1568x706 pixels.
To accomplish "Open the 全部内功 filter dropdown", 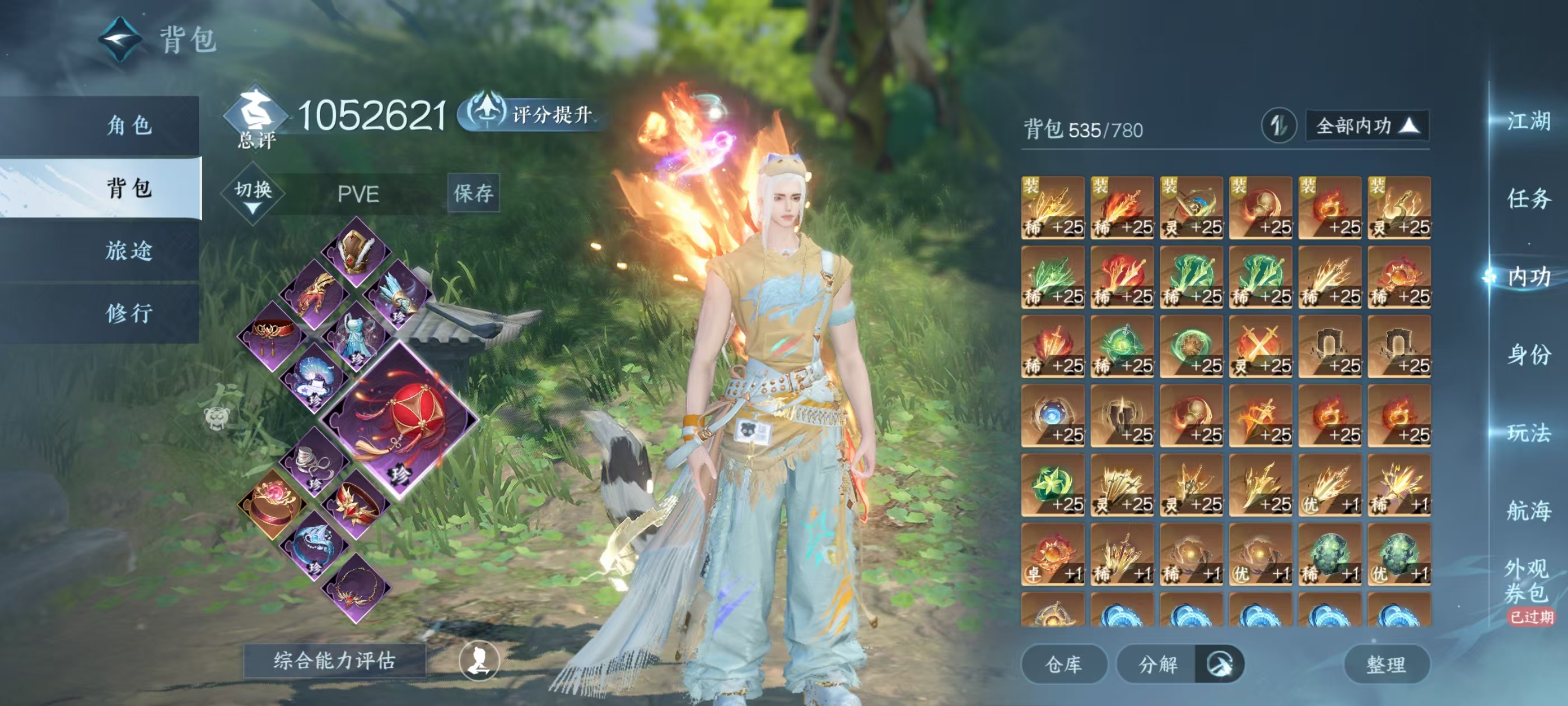I will pos(1367,126).
